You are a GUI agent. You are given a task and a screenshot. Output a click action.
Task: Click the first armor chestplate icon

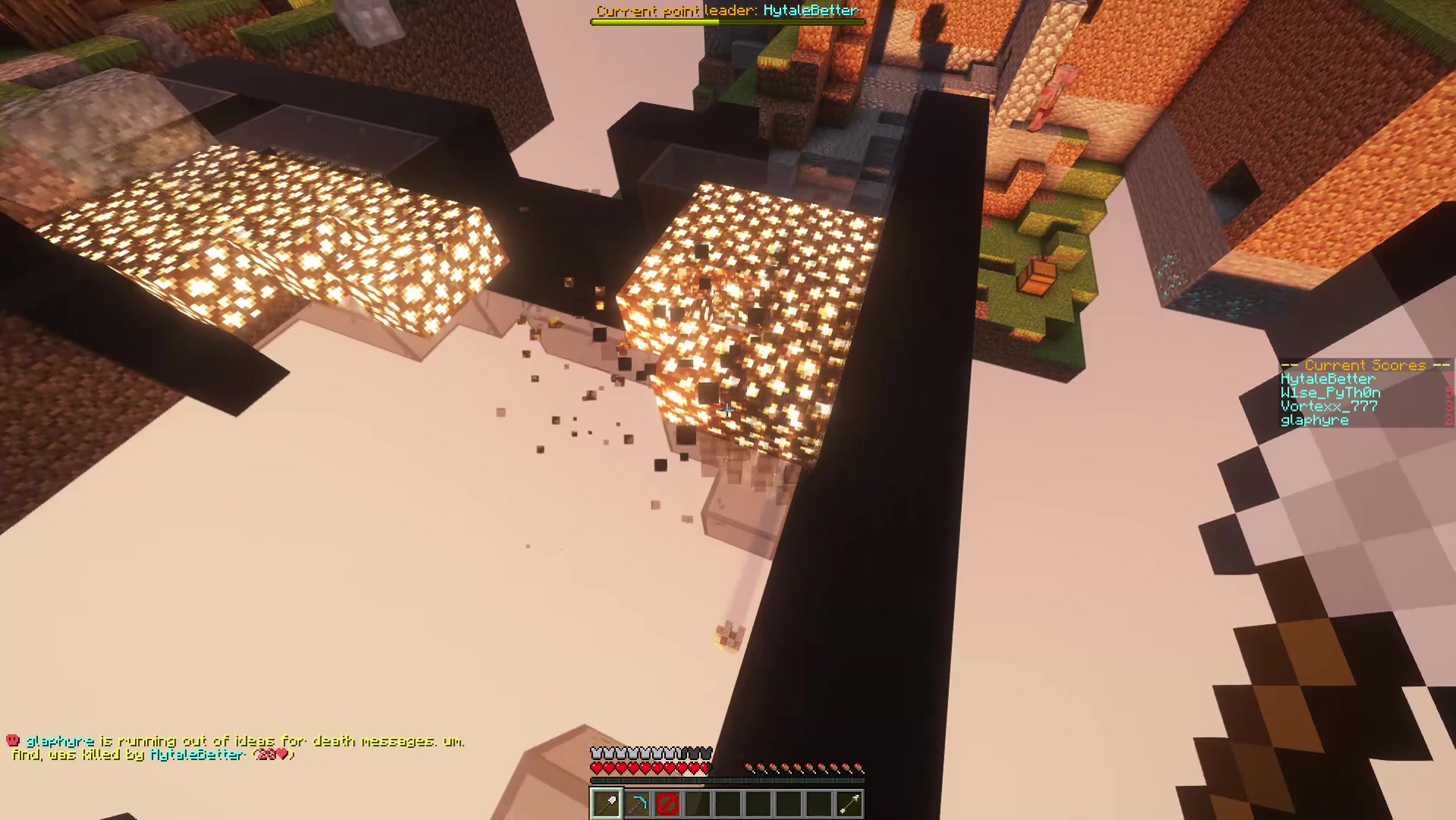(x=597, y=752)
